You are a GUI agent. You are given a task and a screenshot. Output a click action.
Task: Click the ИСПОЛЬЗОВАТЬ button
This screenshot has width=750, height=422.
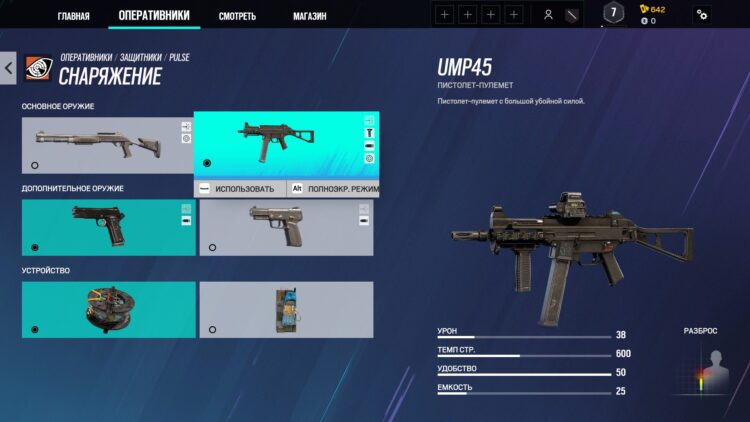click(x=238, y=188)
